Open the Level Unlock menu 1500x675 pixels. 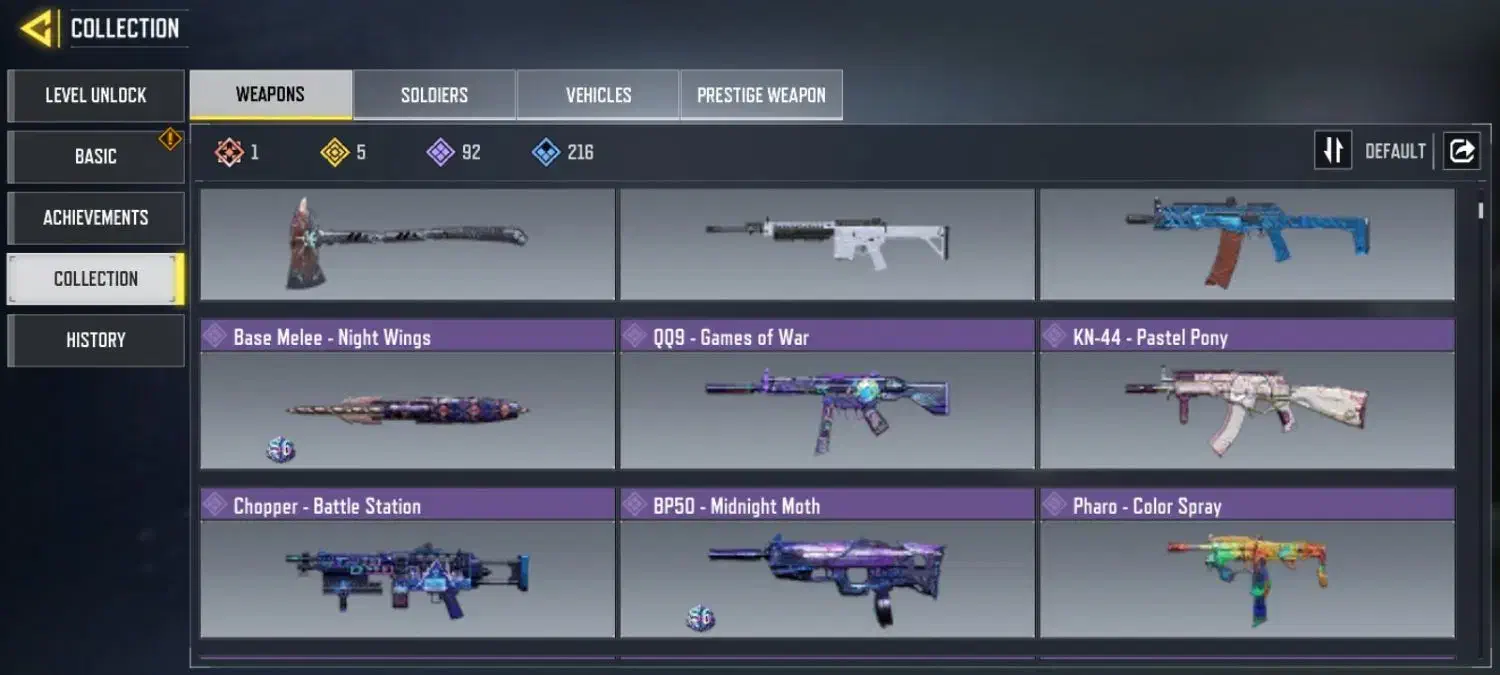96,96
